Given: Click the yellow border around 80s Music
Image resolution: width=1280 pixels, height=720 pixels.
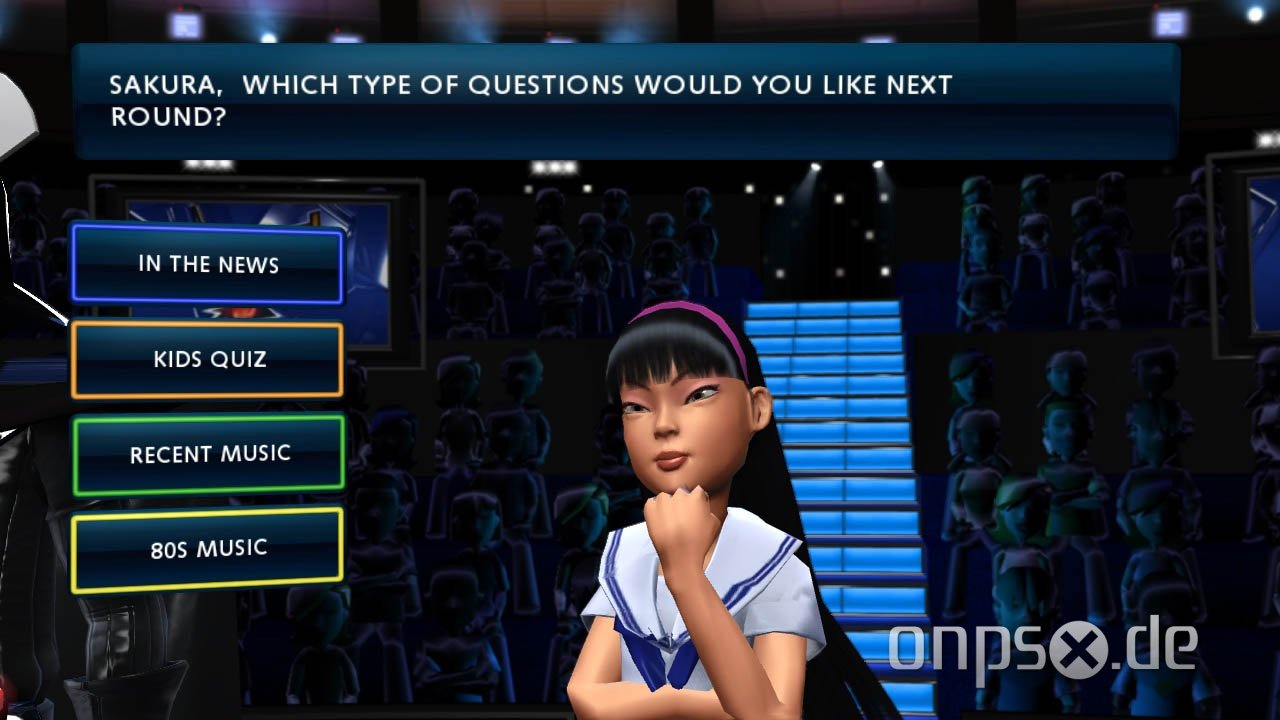Looking at the screenshot, I should 206,510.
